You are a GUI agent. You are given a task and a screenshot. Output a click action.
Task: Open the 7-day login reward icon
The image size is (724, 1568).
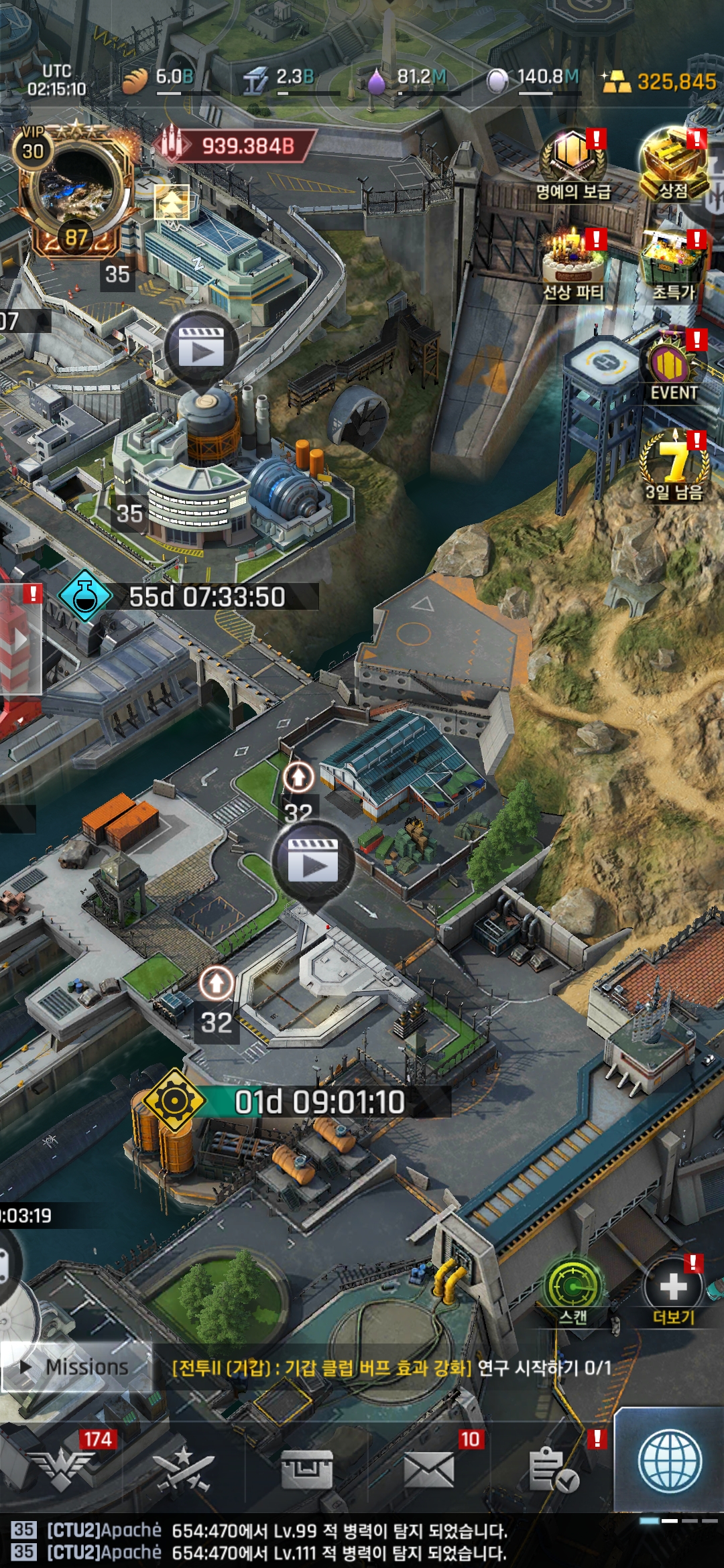tap(673, 464)
